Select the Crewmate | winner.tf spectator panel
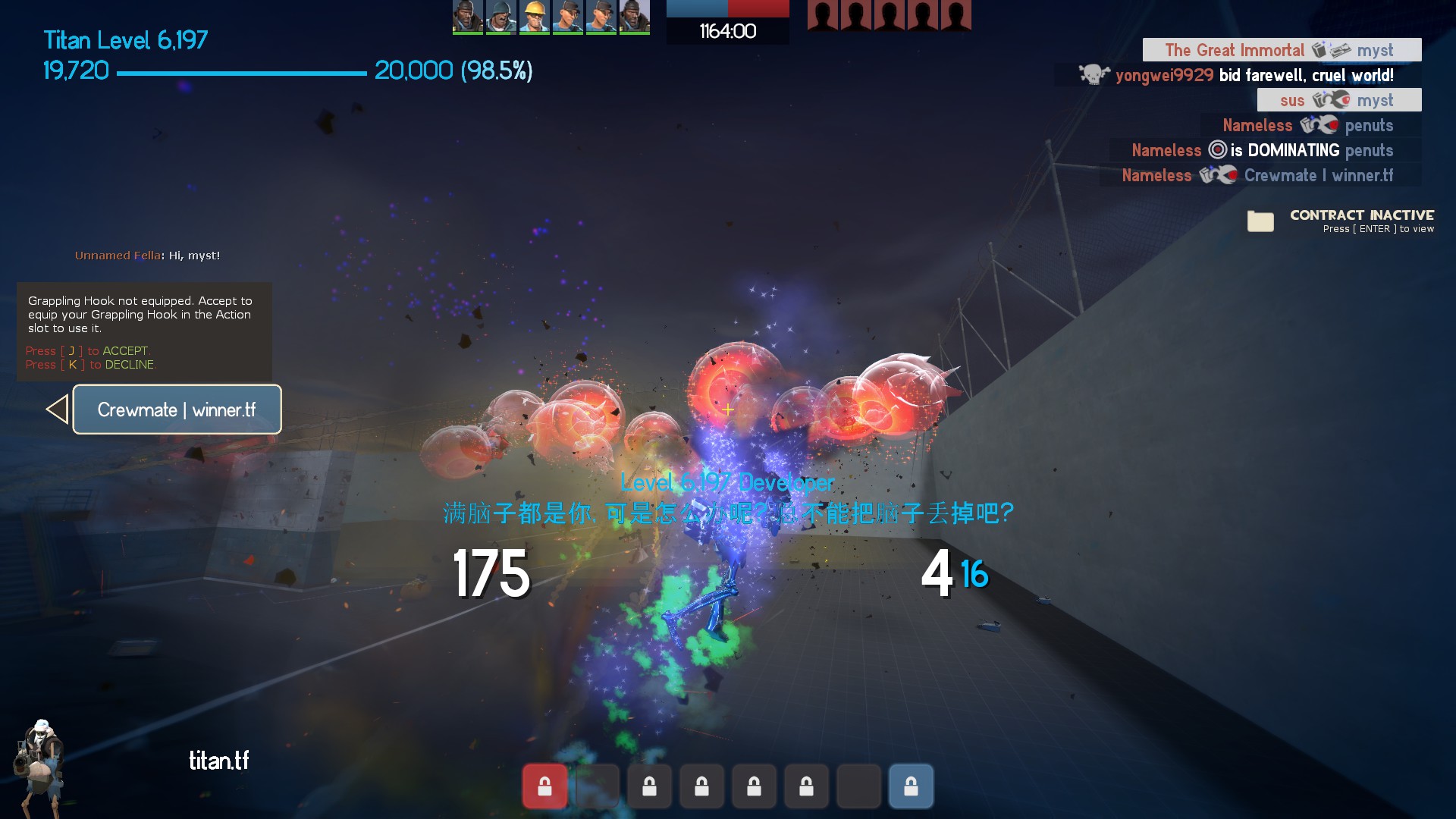The image size is (1456, 819). (x=177, y=409)
